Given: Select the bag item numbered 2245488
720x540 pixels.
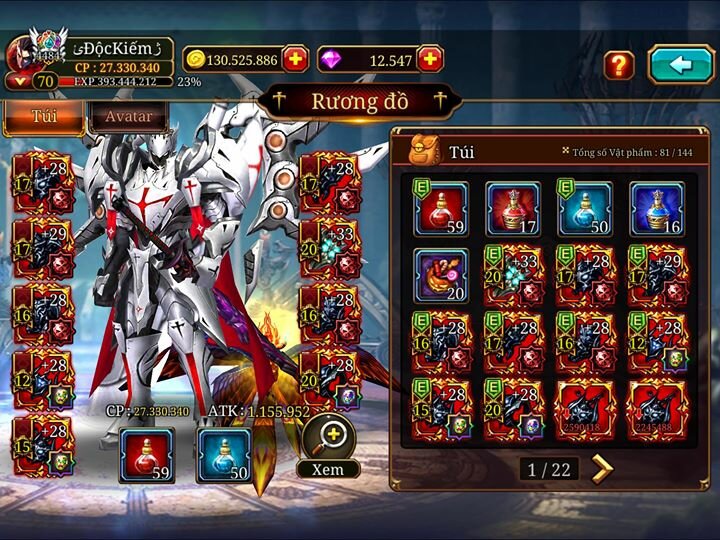Looking at the screenshot, I should pos(657,410).
